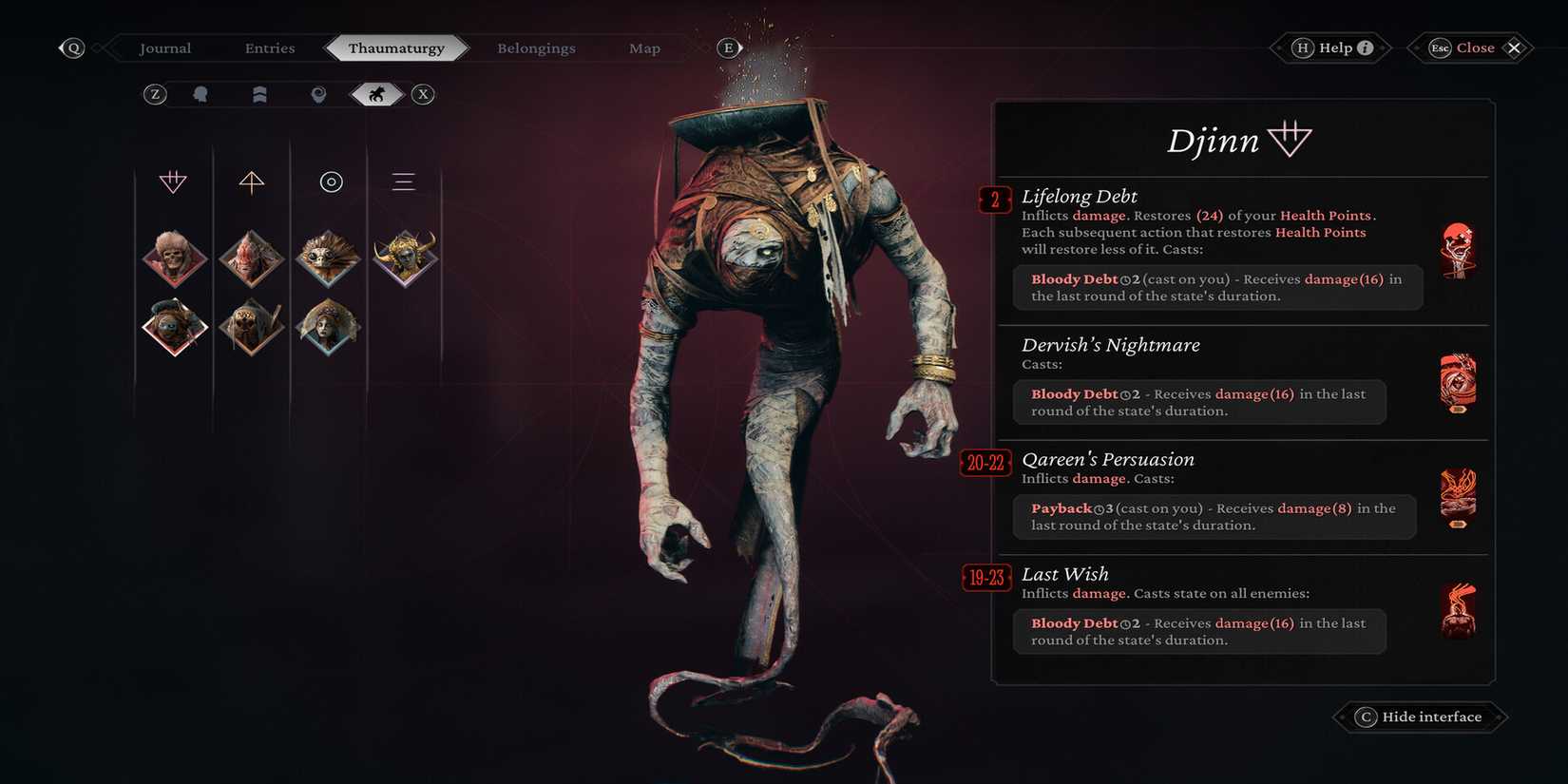
Task: Click the swirl teardrop filter icon
Action: click(317, 94)
